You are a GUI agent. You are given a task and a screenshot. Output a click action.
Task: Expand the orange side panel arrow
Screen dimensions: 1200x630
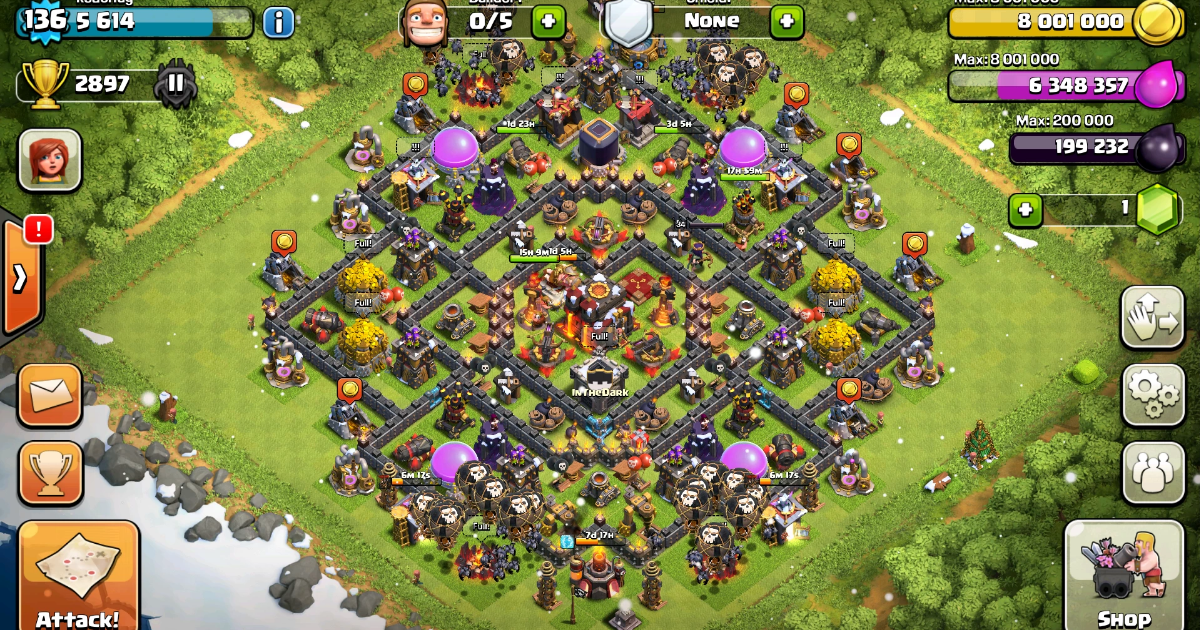pos(20,277)
